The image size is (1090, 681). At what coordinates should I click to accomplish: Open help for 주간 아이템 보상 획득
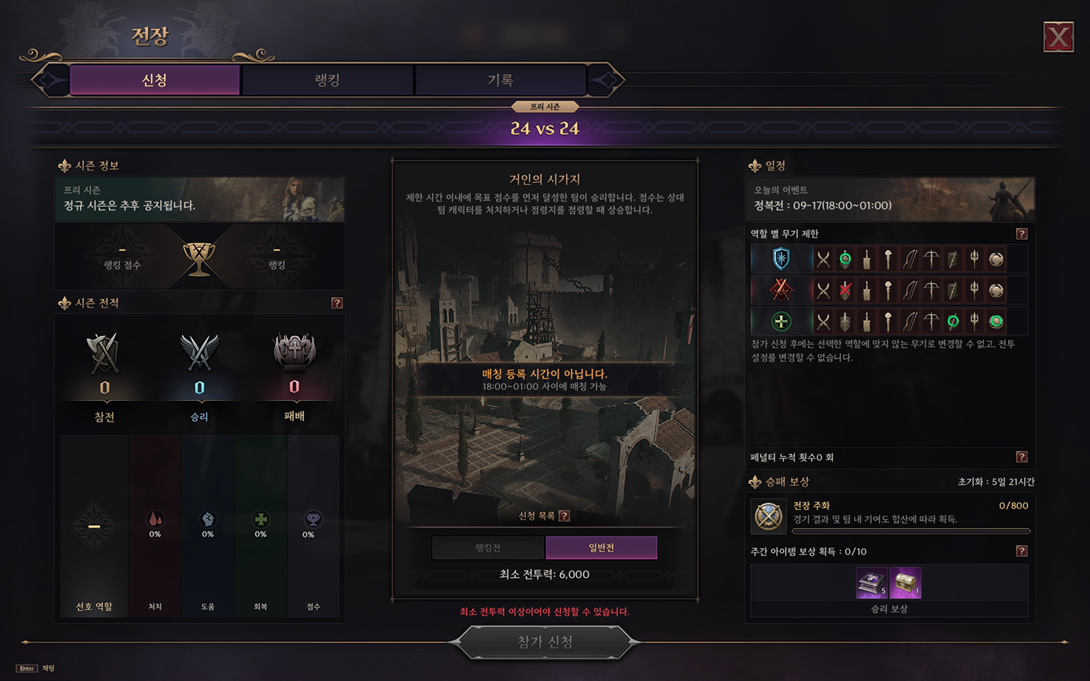coord(1021,551)
